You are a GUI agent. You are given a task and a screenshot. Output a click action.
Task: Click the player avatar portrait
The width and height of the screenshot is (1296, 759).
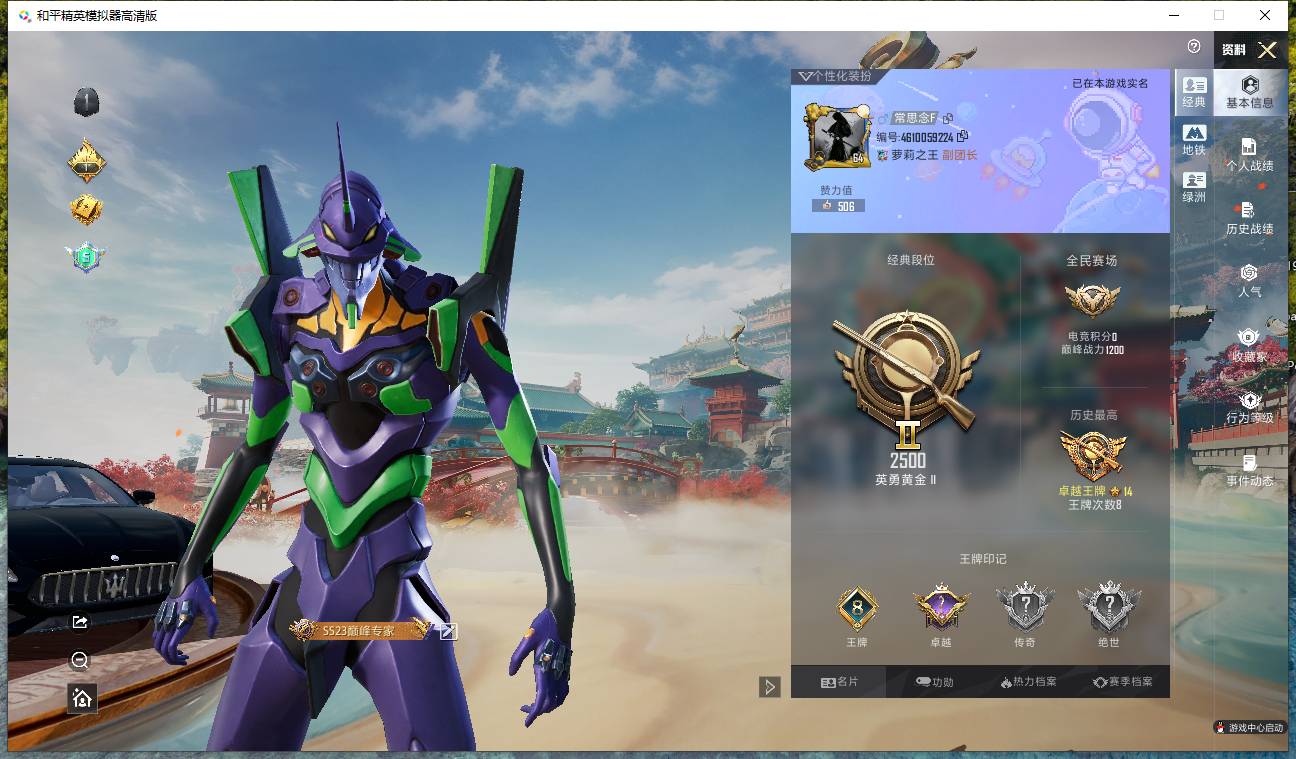[x=836, y=137]
